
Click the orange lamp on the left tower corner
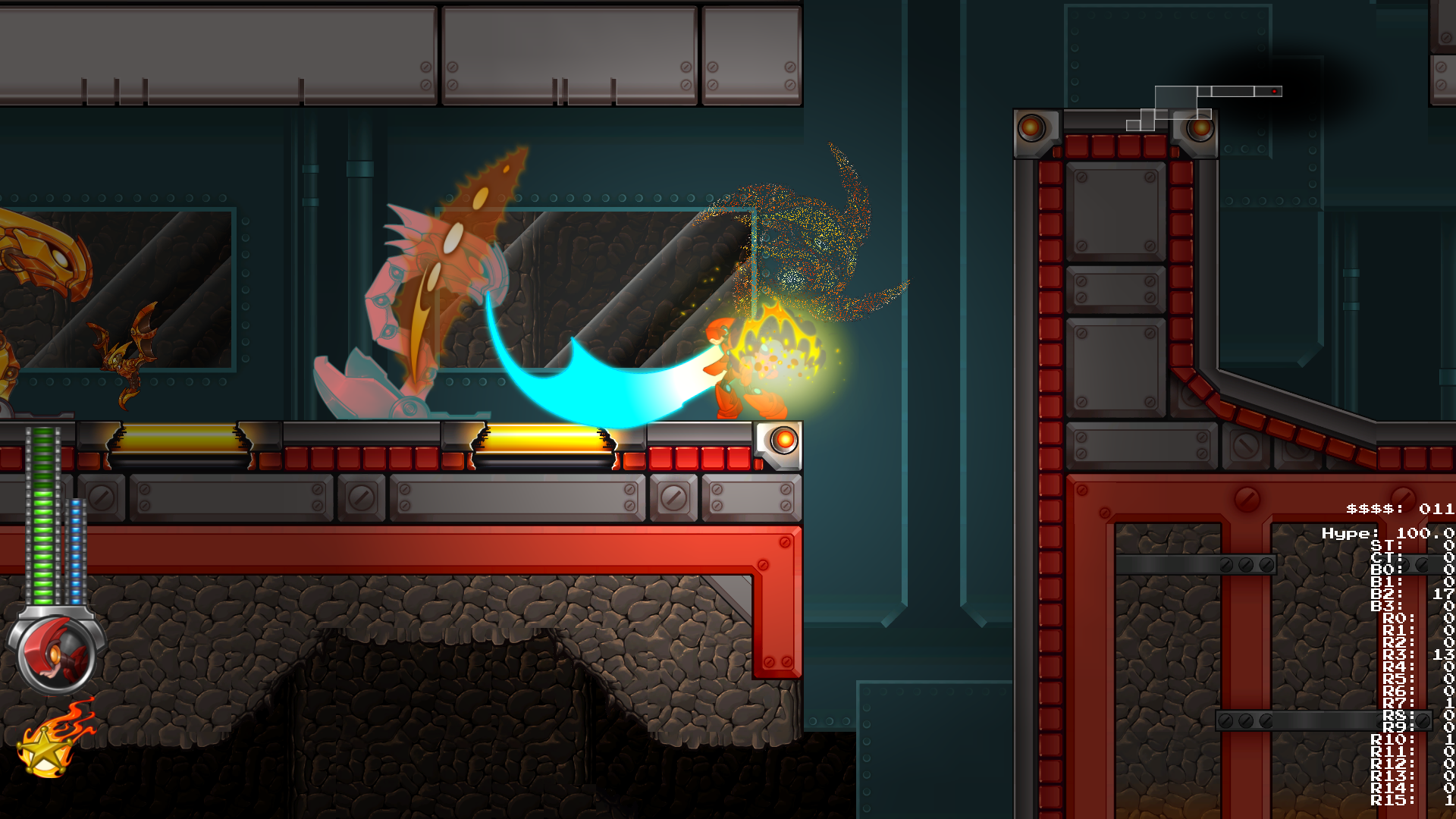point(1032,128)
